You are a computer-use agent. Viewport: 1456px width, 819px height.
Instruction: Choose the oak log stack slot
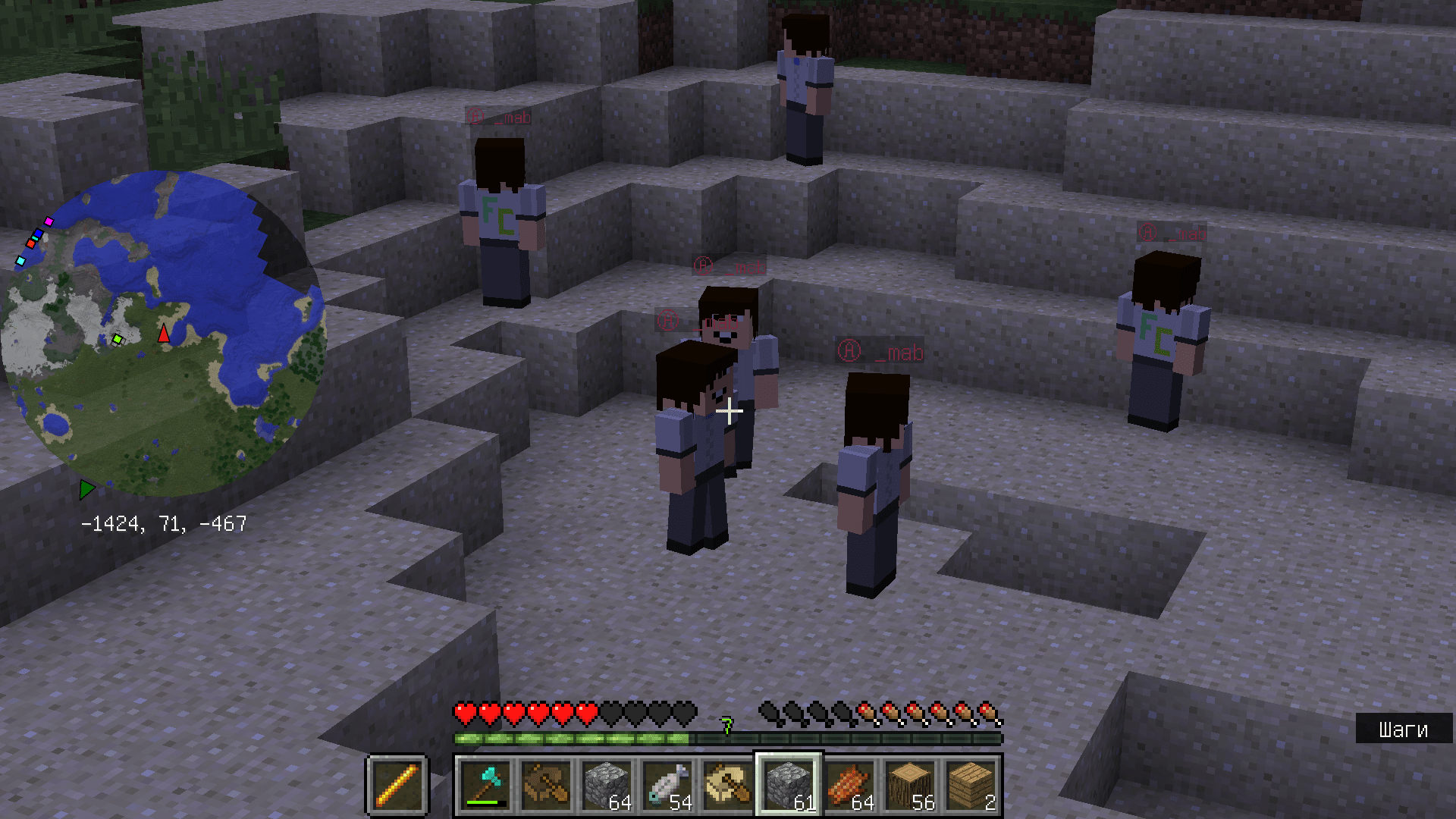[x=910, y=785]
